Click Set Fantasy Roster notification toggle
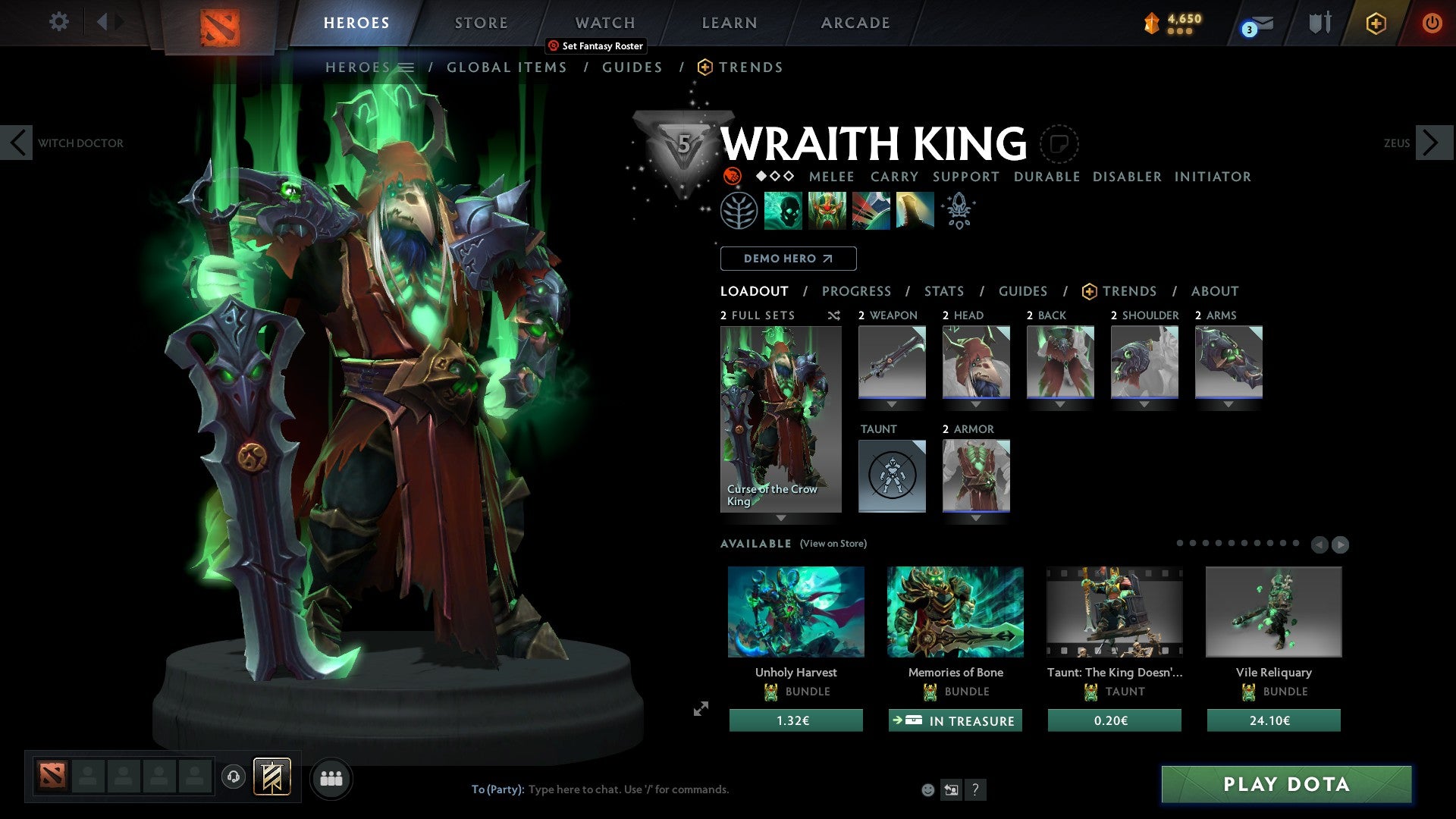 (x=595, y=45)
